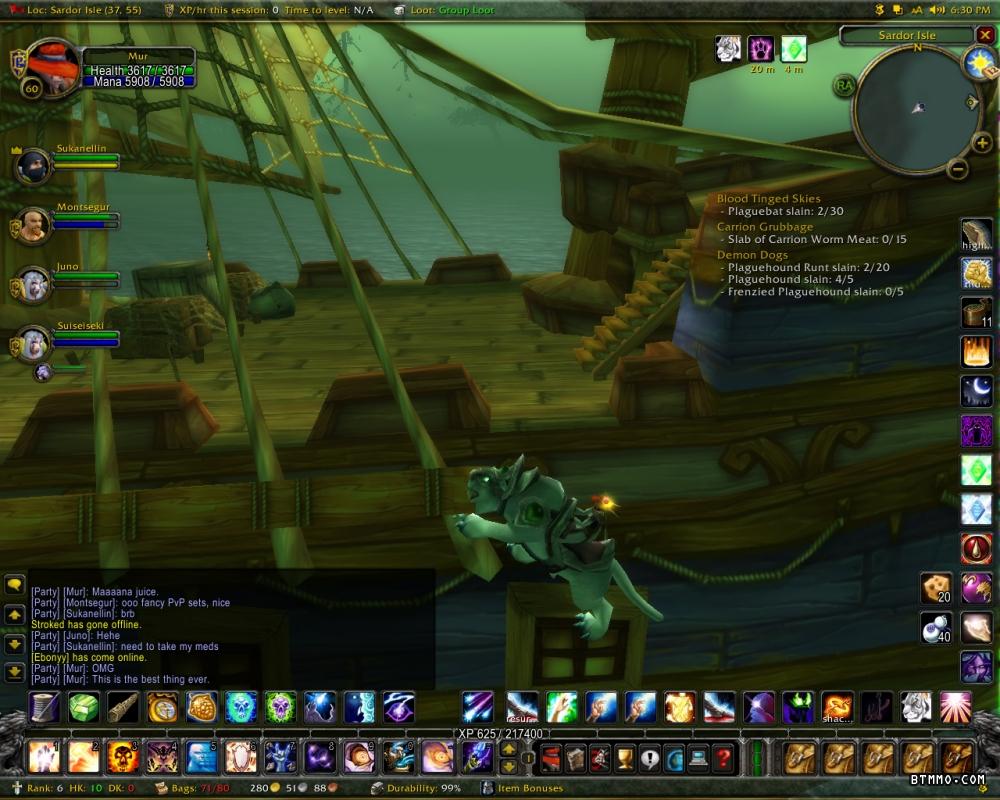
Task: Click the sun day-night indicator on the minimap
Action: [977, 62]
